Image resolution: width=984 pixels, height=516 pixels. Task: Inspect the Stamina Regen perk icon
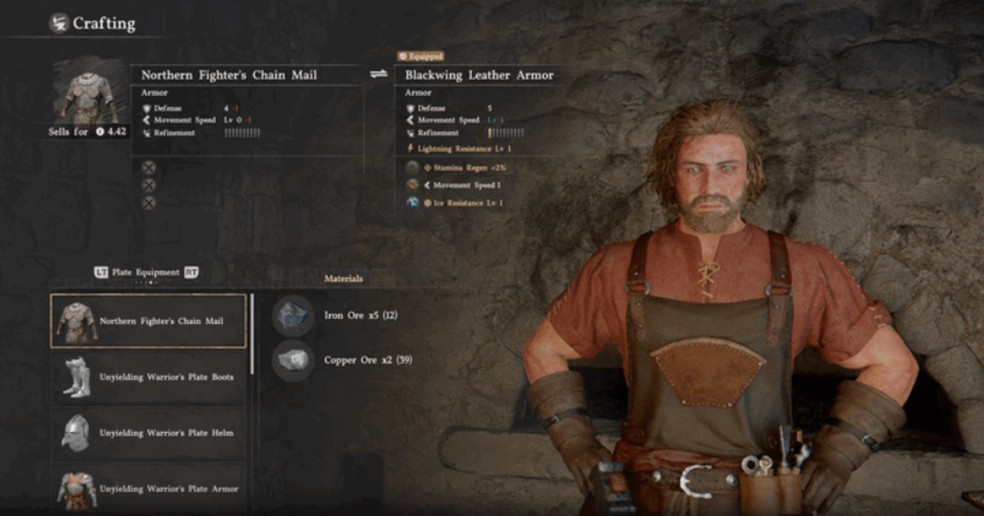point(412,167)
